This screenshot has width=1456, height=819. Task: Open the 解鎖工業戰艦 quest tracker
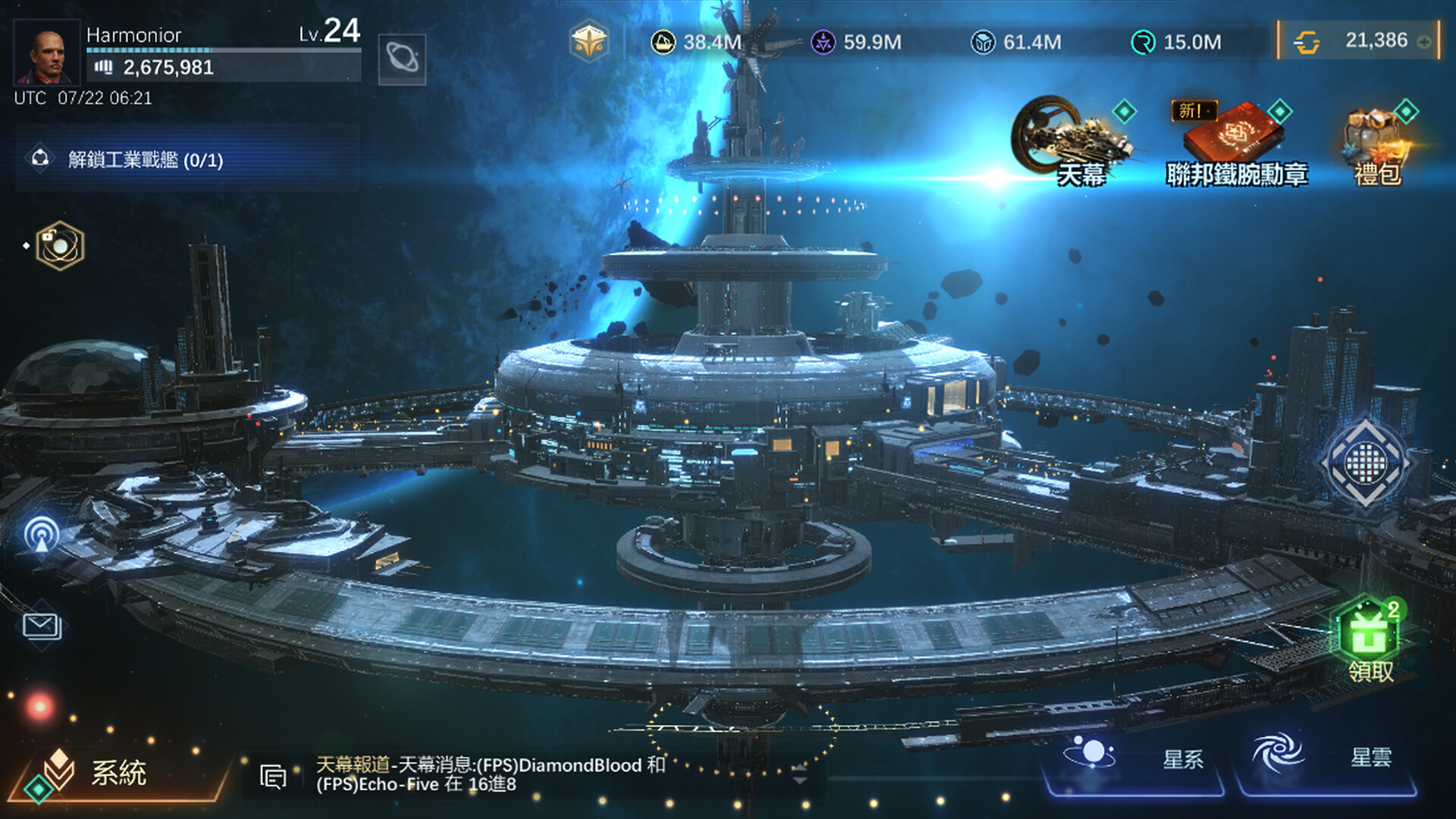[x=146, y=160]
